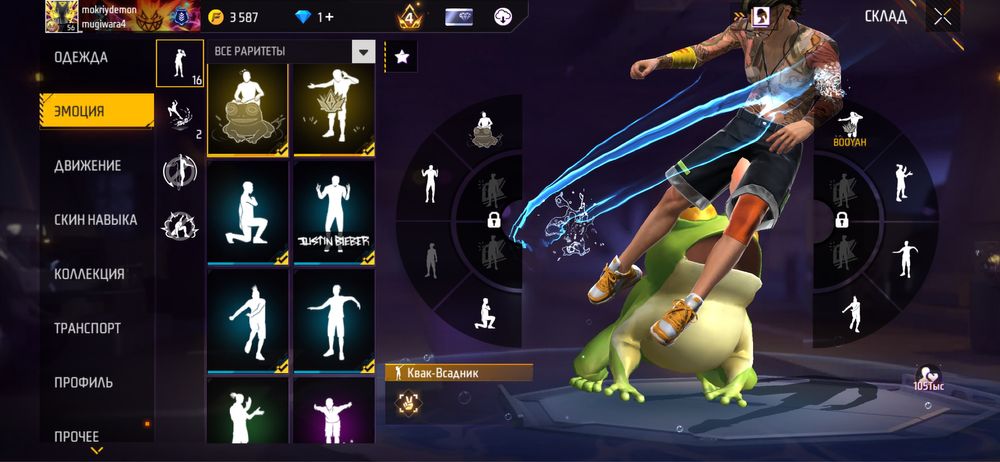Open the Движение category
This screenshot has height=462, width=1000.
[x=88, y=165]
